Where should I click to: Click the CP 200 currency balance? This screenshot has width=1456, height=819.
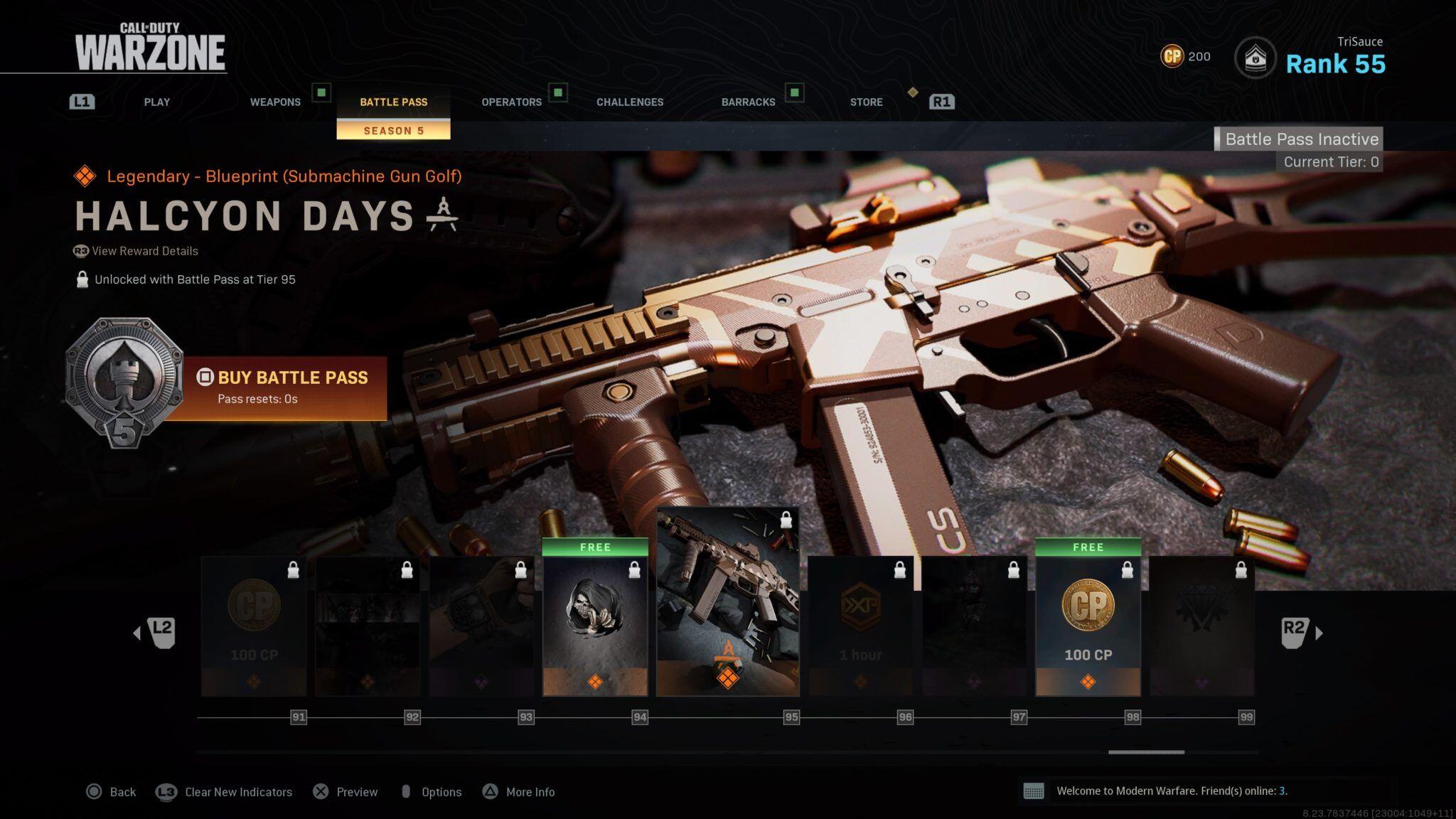point(1185,56)
